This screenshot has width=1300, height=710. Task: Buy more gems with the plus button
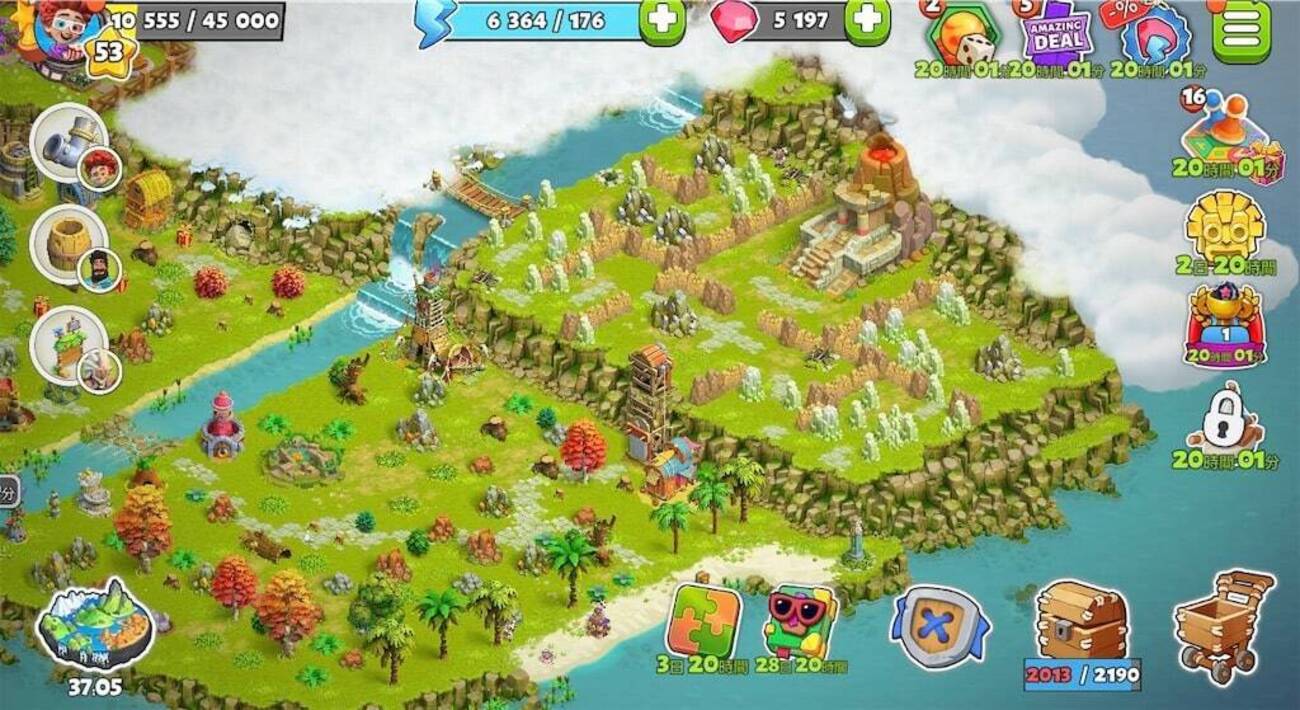(x=867, y=21)
